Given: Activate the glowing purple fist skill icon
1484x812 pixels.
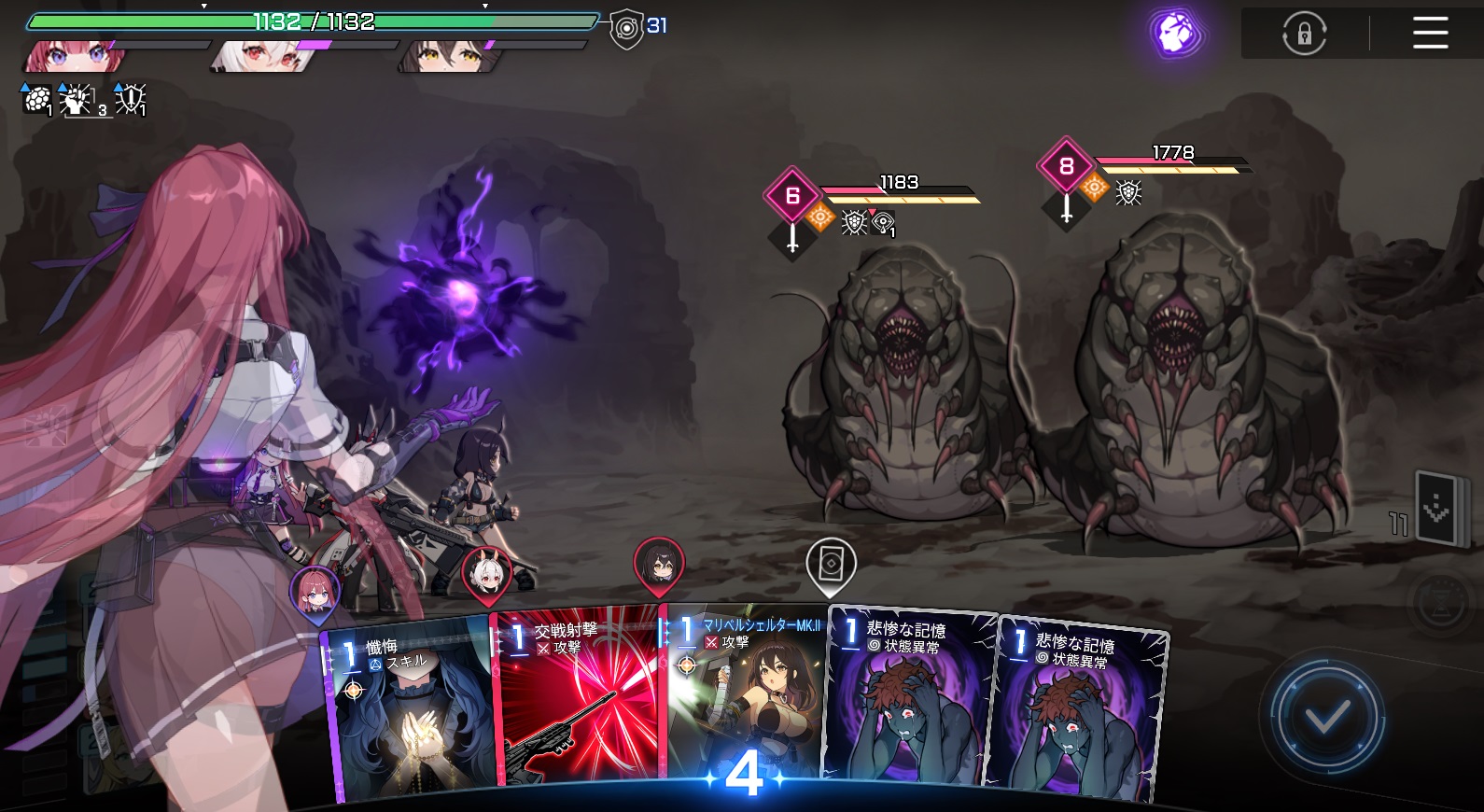Looking at the screenshot, I should 1177,34.
